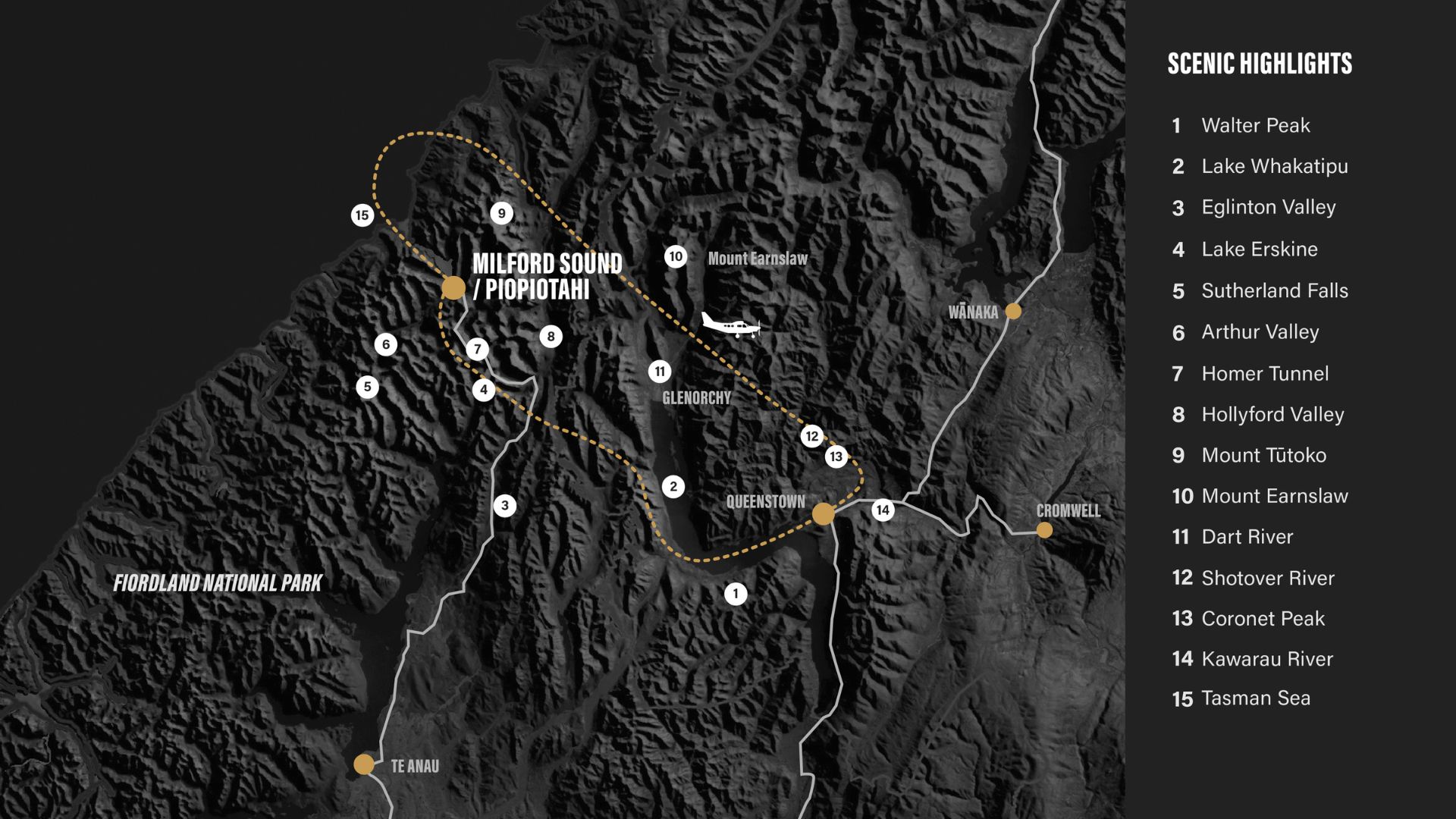Image resolution: width=1456 pixels, height=819 pixels.
Task: Click the circled number 1 map marker
Action: [x=736, y=594]
